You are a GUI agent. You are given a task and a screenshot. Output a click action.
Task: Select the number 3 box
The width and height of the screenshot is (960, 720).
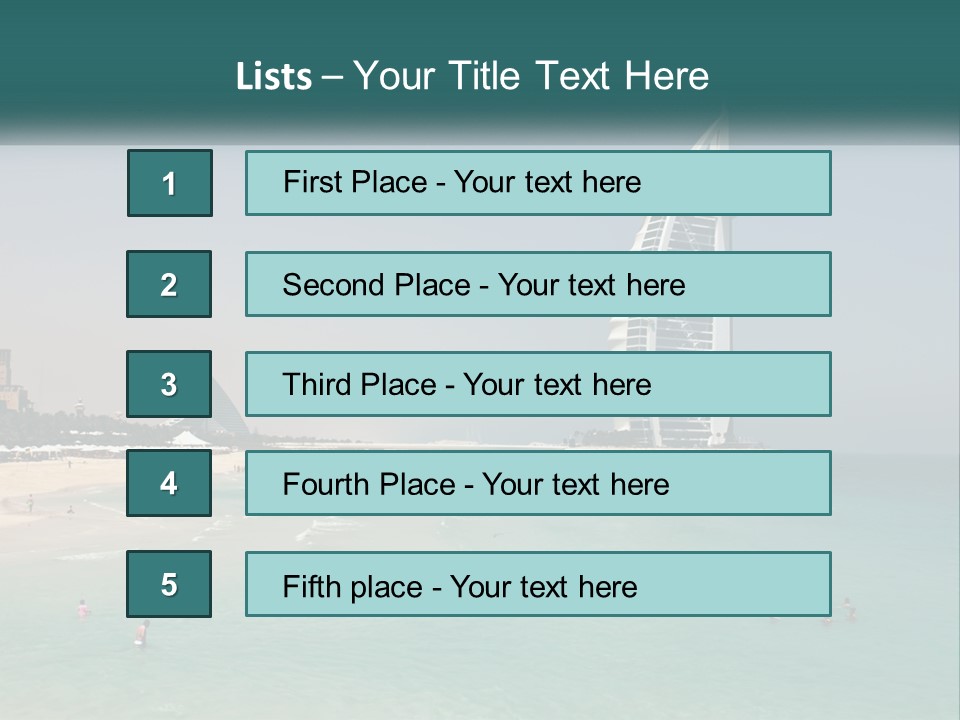pos(169,384)
